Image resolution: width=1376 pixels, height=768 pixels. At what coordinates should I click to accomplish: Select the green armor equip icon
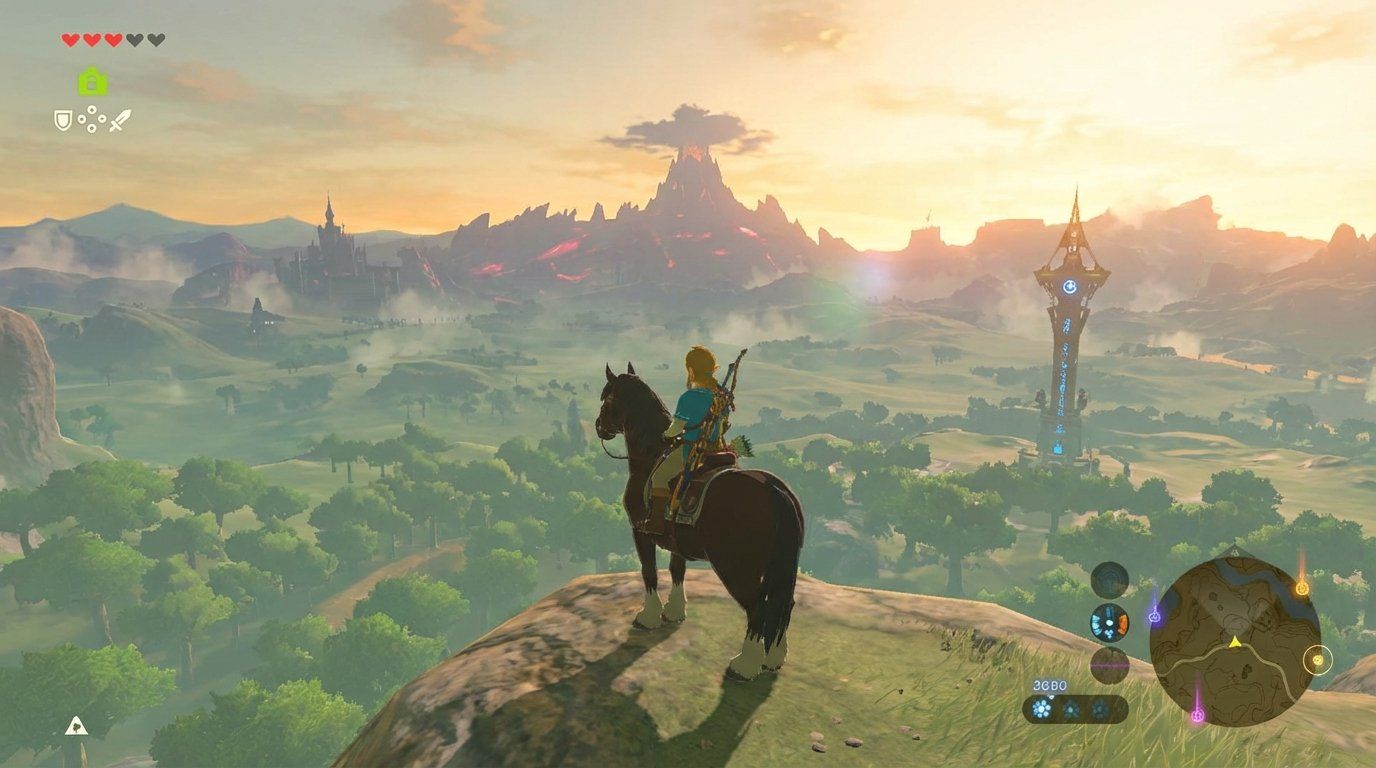pos(92,80)
